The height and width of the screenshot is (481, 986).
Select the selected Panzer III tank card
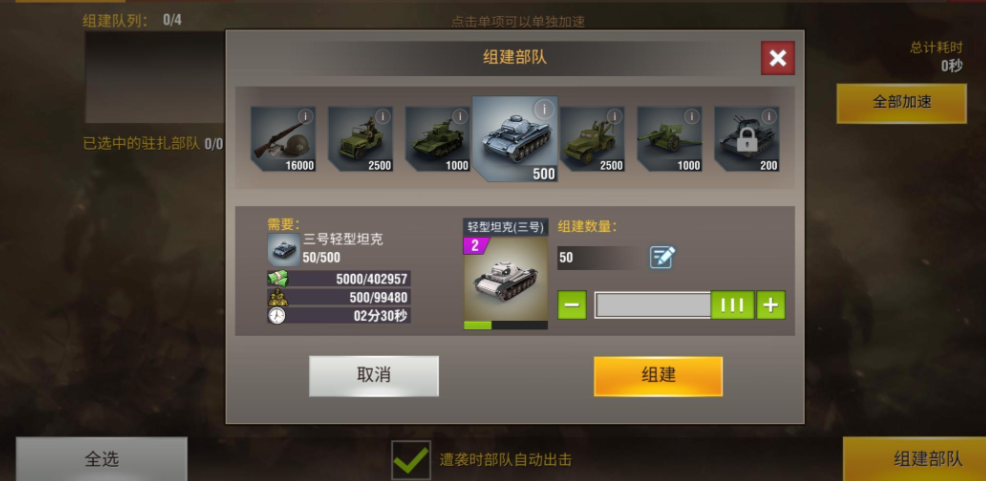click(514, 140)
